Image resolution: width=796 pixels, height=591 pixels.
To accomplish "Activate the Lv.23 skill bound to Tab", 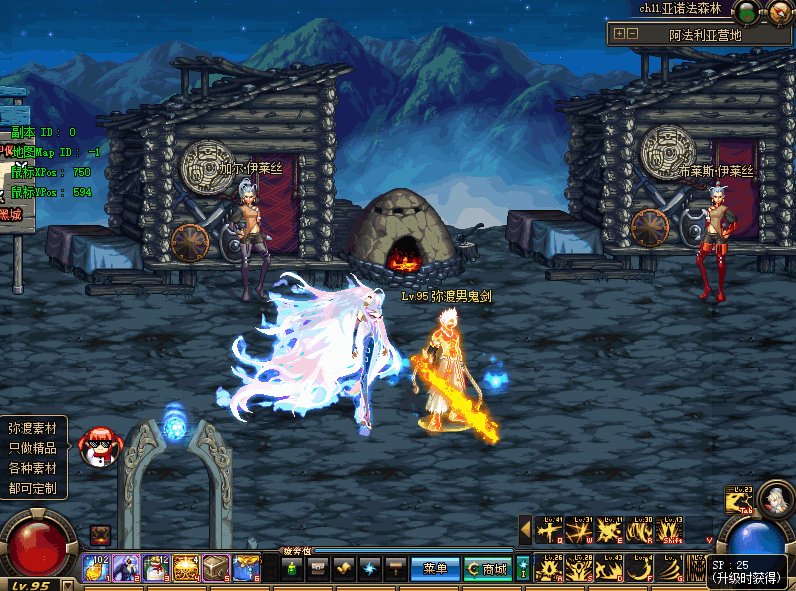I will 738,499.
